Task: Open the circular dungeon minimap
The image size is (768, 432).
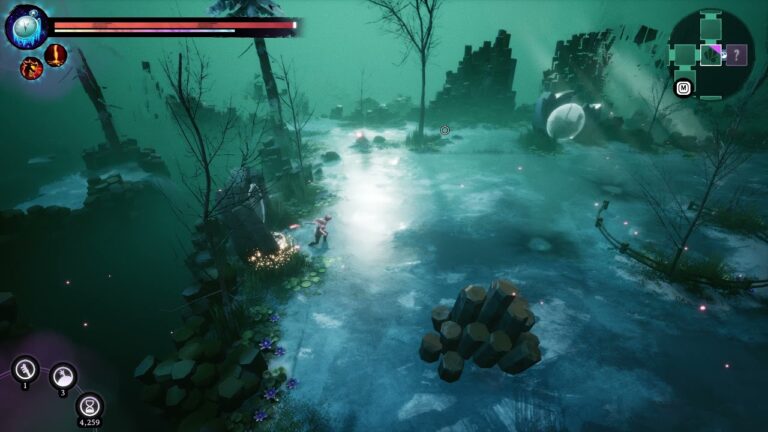Action: click(x=710, y=54)
